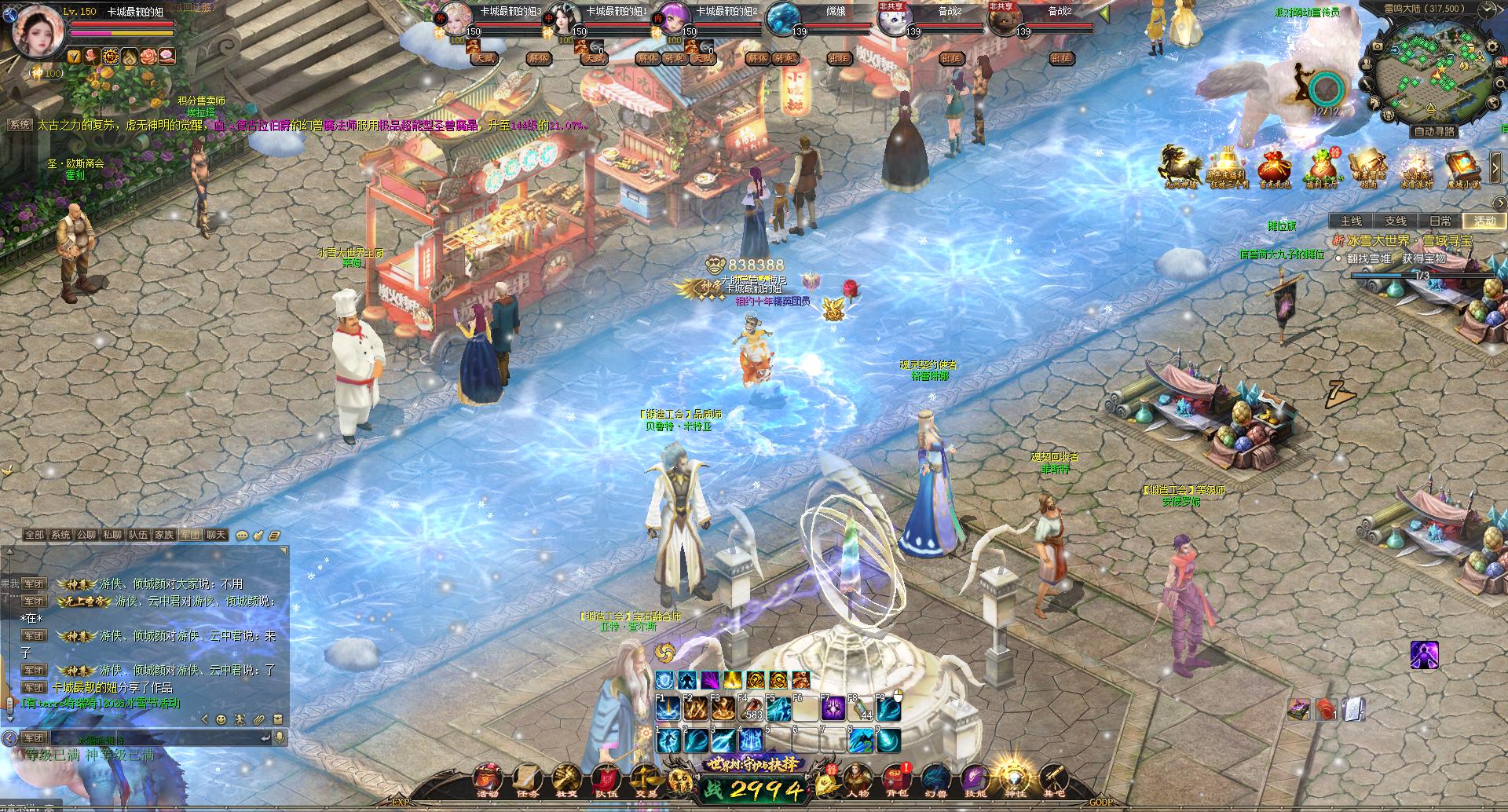Switch to the 主线 main quest tab
This screenshot has height=812, width=1508.
point(1350,221)
